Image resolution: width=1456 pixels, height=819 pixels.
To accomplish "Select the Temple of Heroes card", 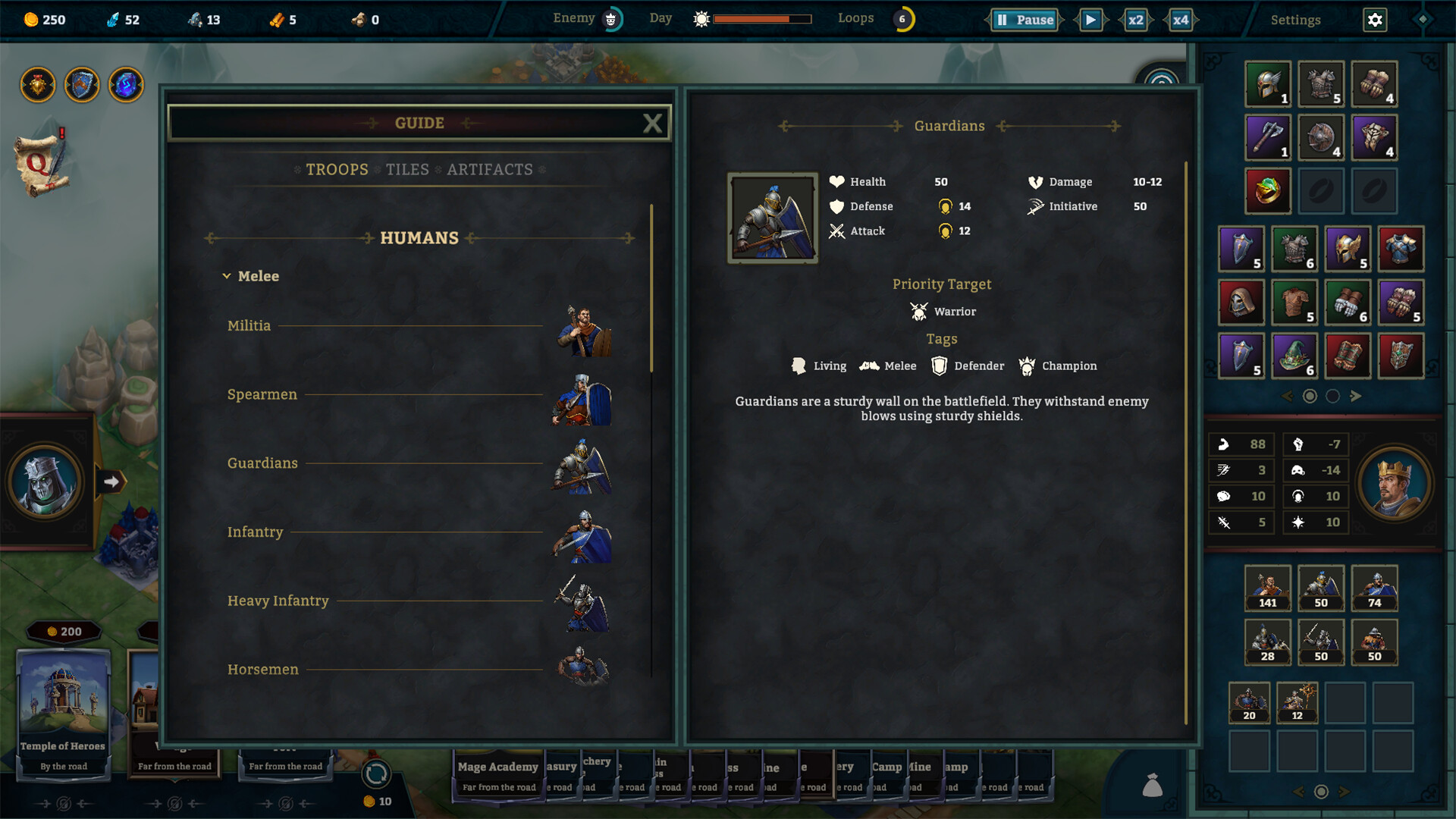I will click(64, 713).
